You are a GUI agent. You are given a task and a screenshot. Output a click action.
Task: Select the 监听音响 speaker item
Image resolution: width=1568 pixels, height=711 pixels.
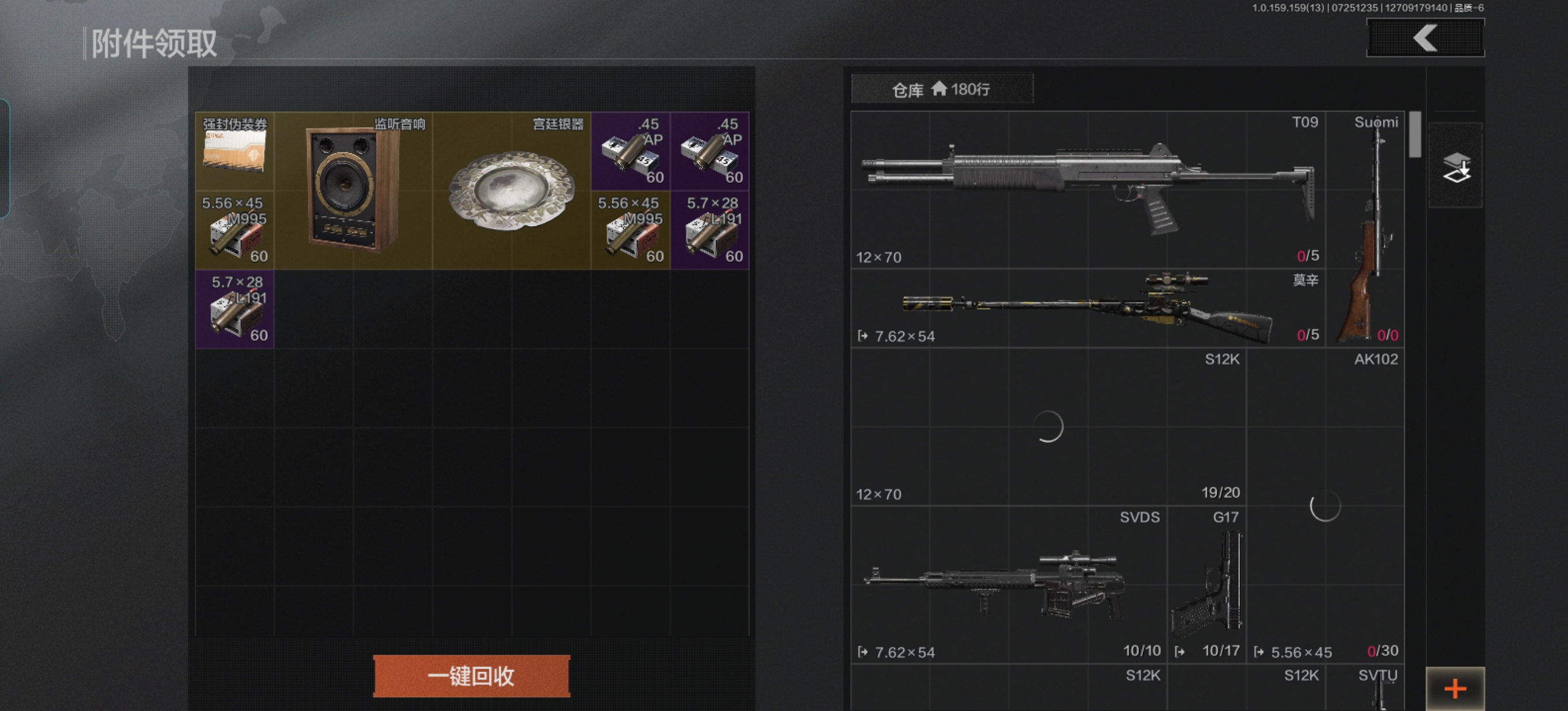tap(353, 190)
